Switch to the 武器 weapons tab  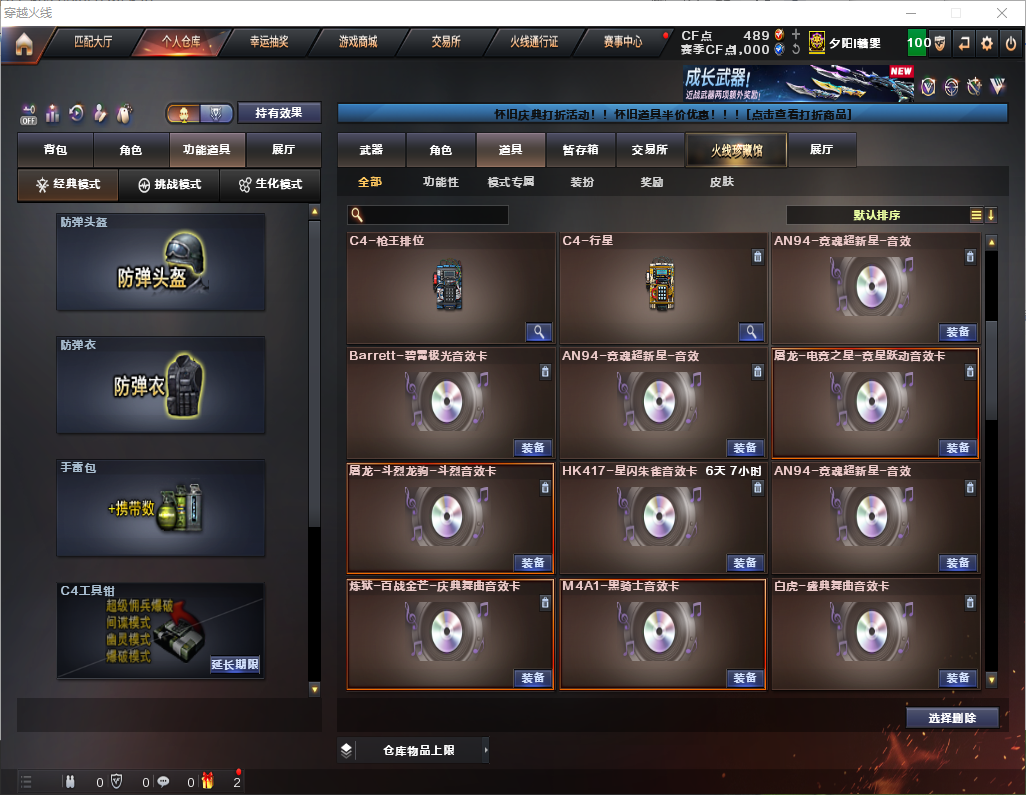371,150
